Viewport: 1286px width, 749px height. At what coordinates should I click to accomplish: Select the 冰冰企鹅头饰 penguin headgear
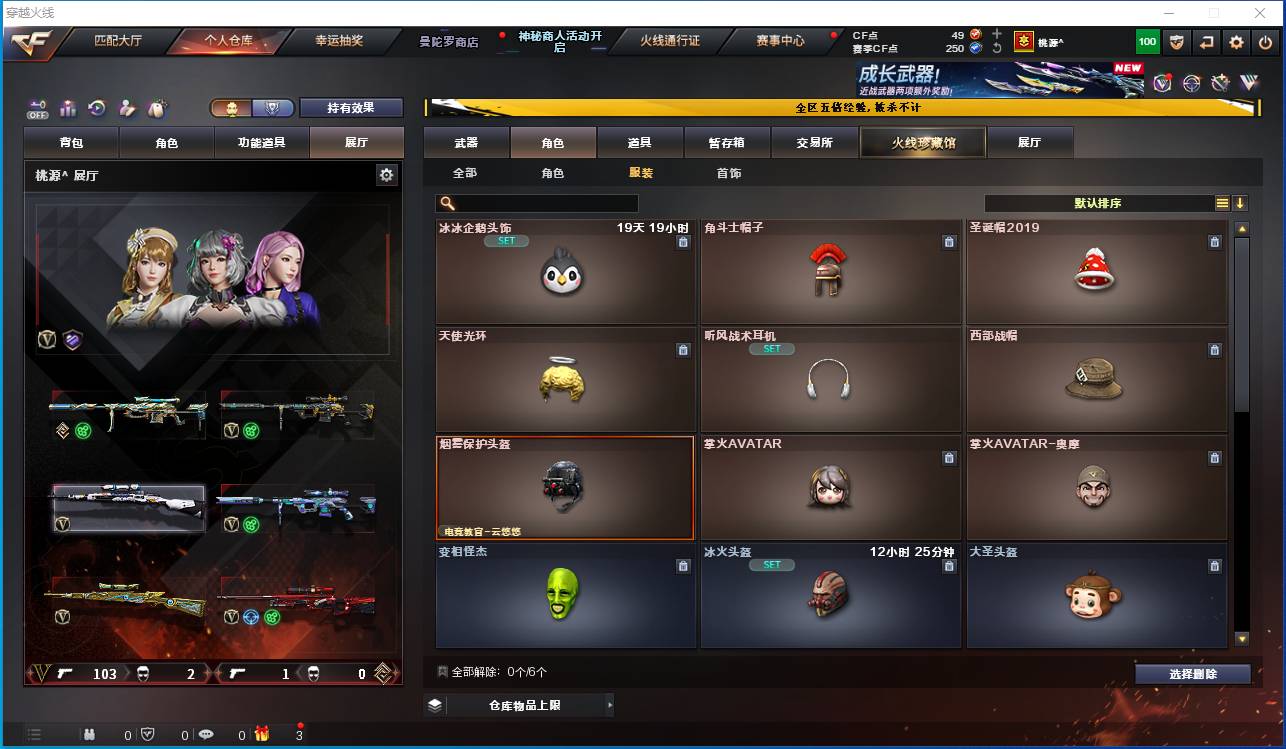point(565,271)
